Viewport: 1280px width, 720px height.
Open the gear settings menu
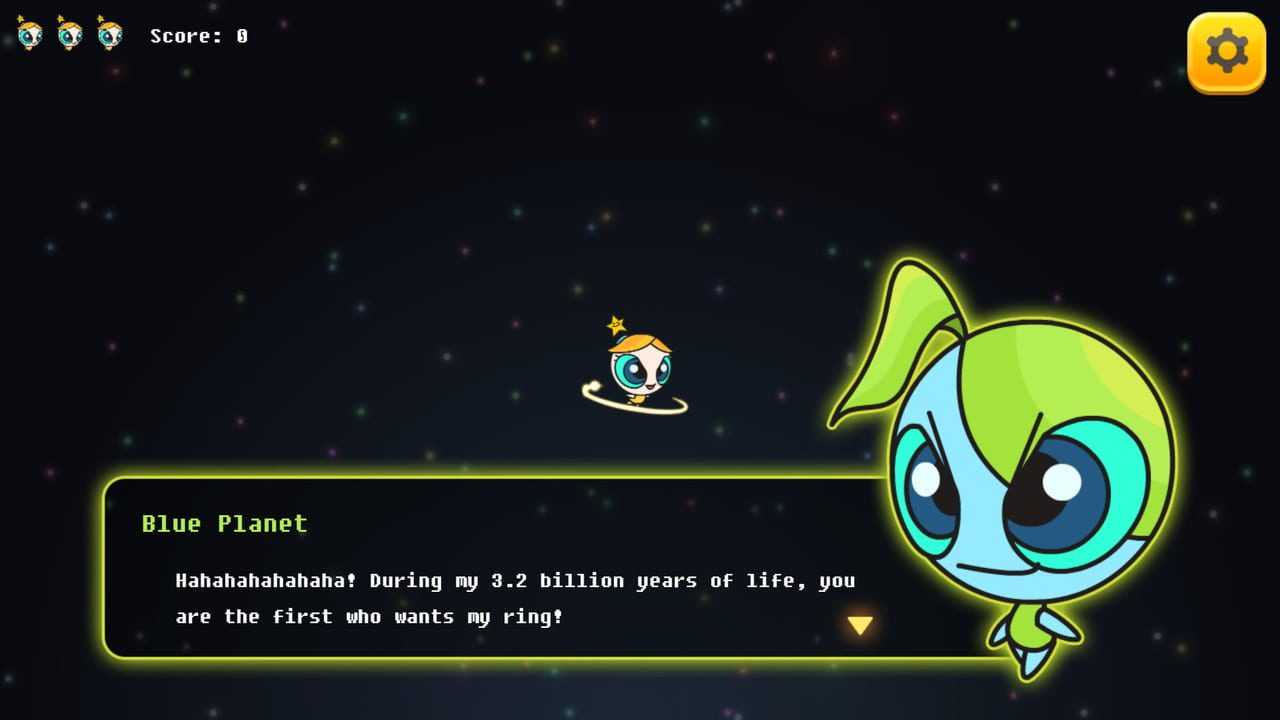(1226, 52)
